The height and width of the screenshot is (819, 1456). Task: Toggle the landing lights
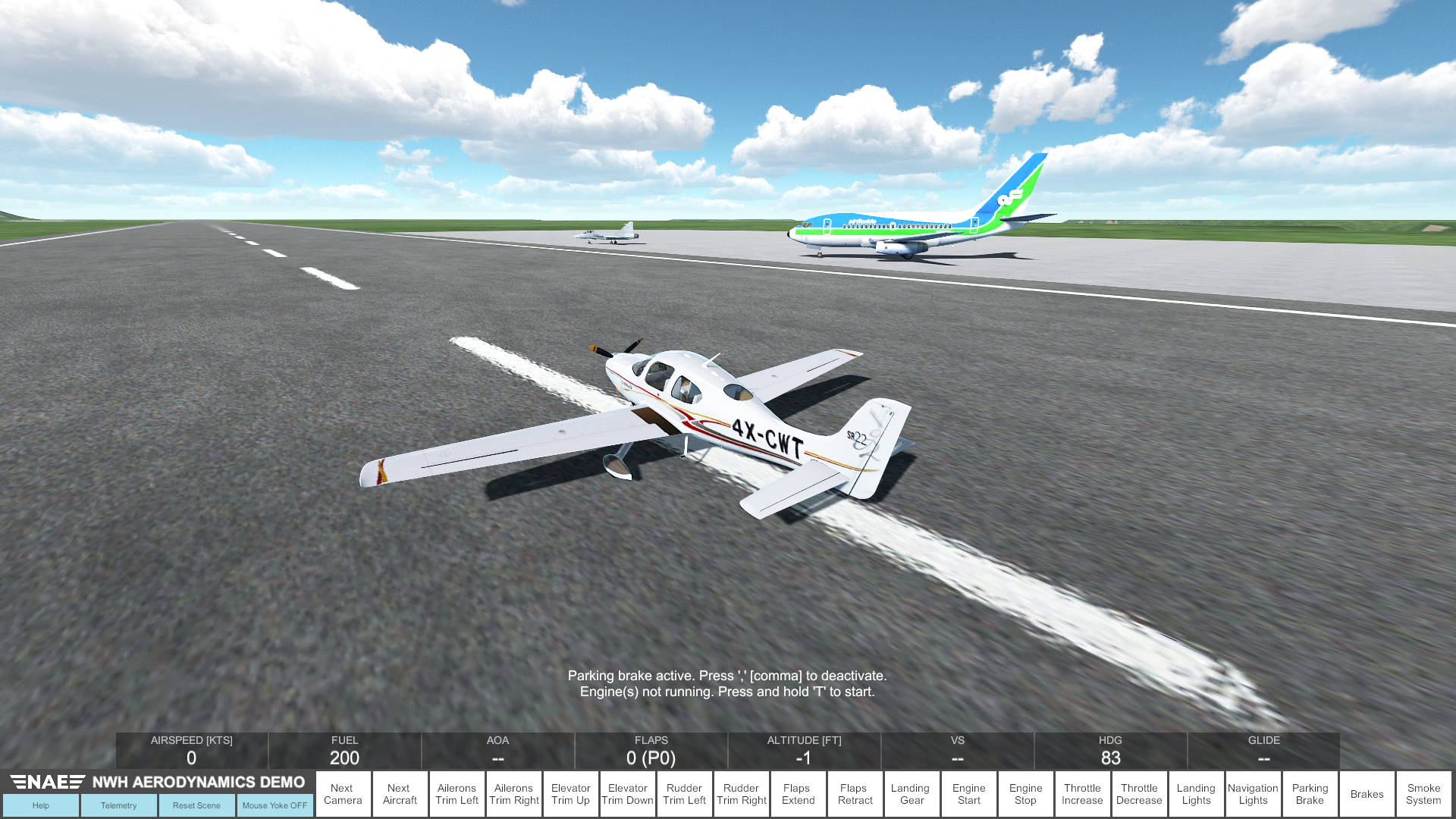[x=1196, y=793]
